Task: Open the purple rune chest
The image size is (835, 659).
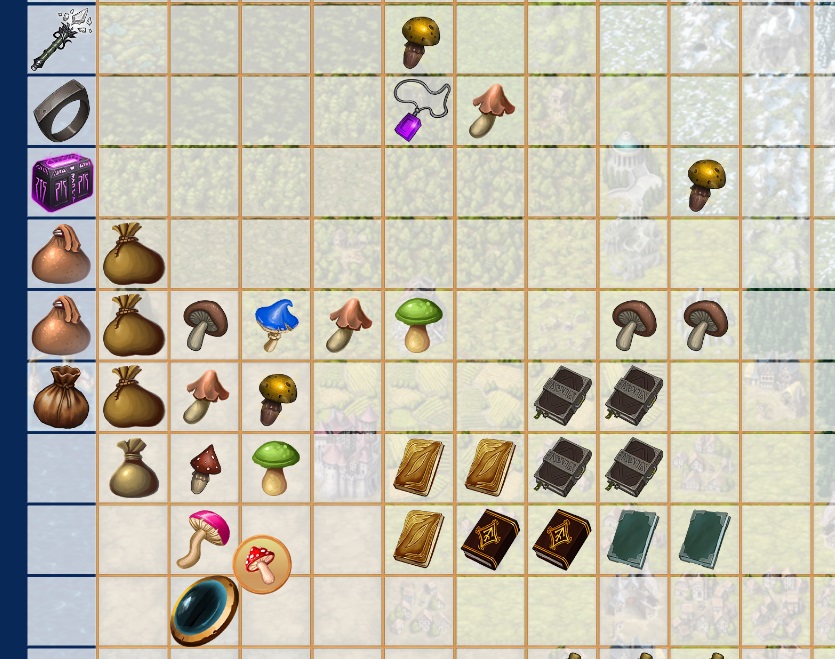Action: pyautogui.click(x=61, y=183)
